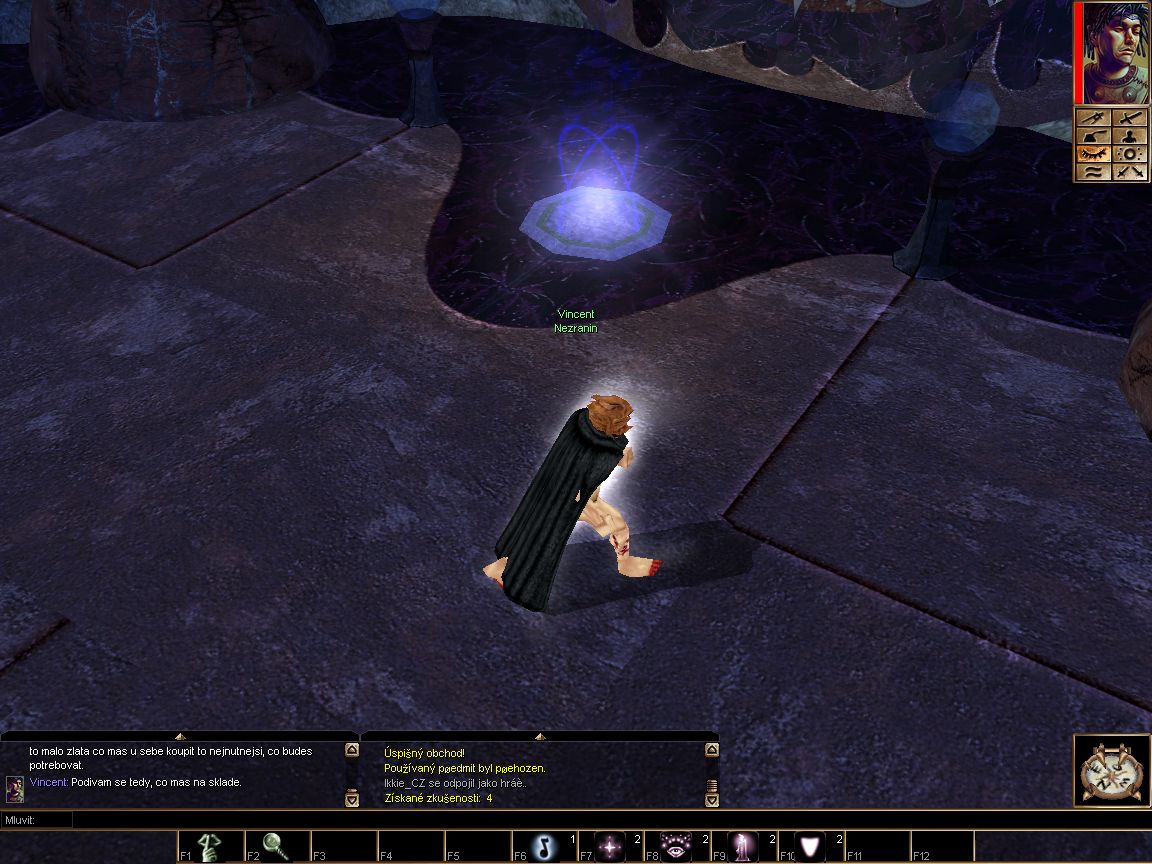
Task: Toggle the highlighted closed-eye rest button
Action: pos(1093,154)
